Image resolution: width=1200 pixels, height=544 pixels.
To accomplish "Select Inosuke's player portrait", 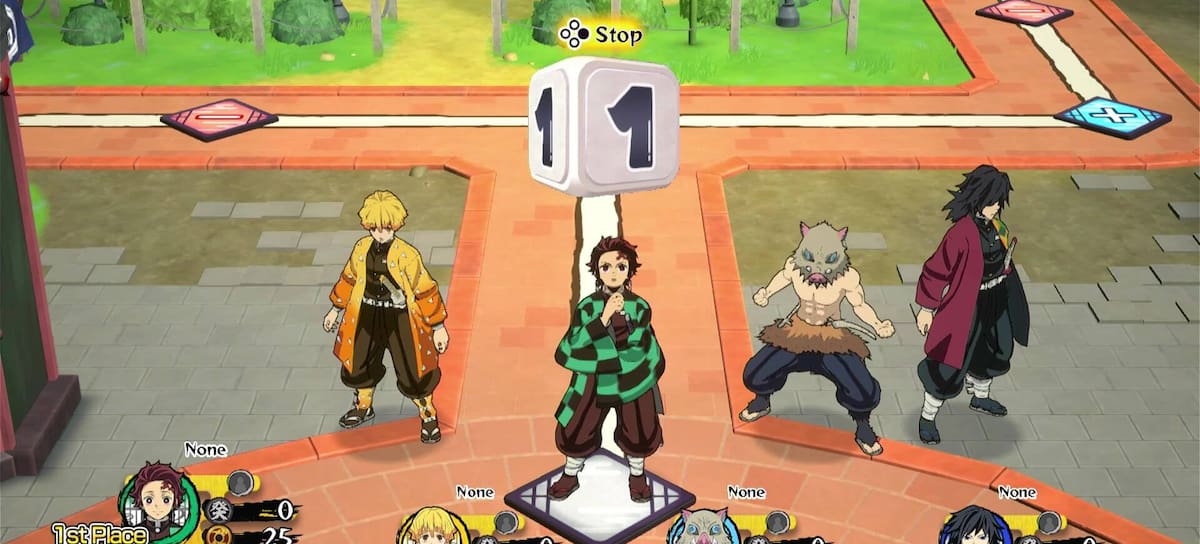I will (x=704, y=528).
